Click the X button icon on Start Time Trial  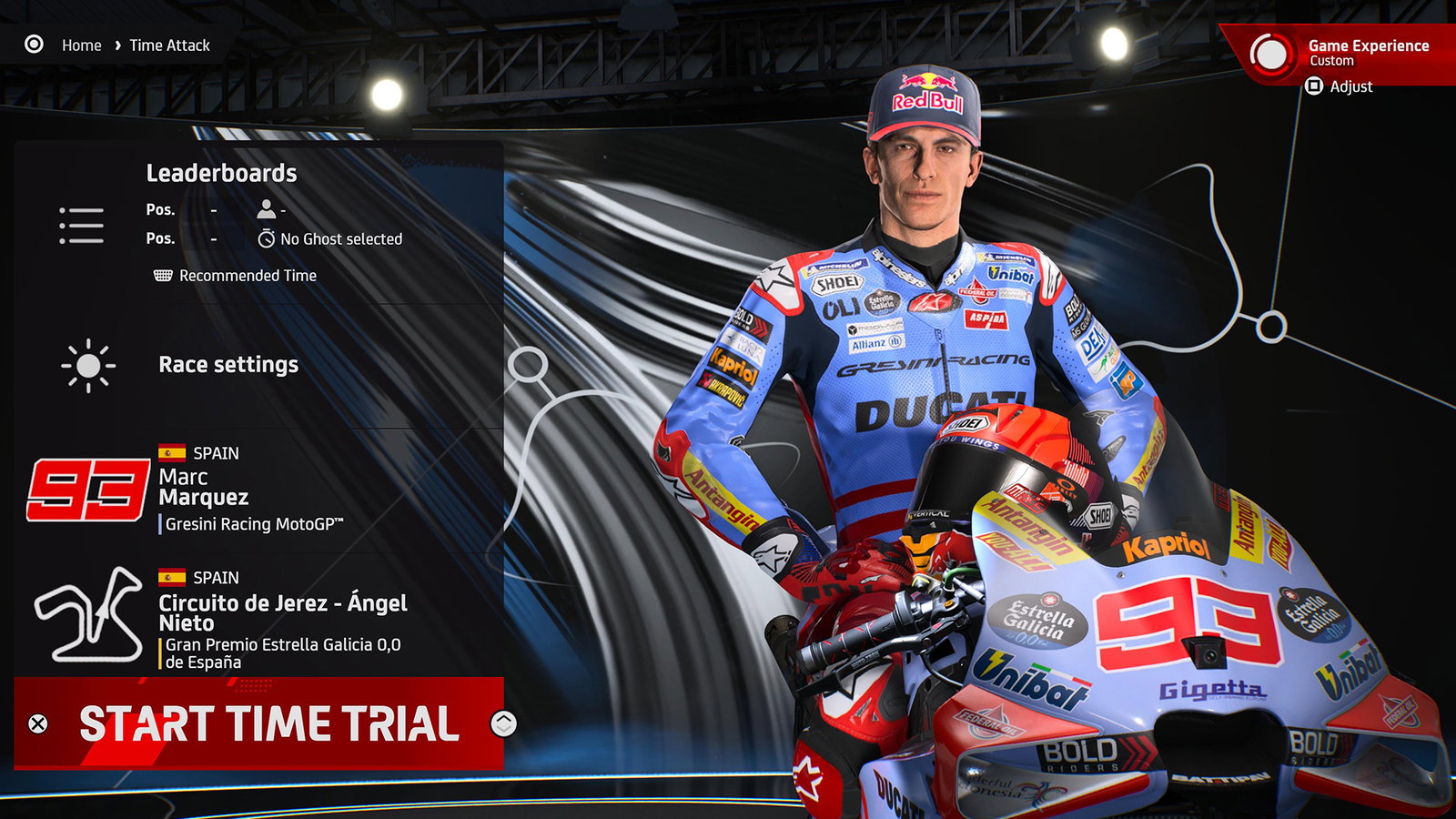click(35, 725)
